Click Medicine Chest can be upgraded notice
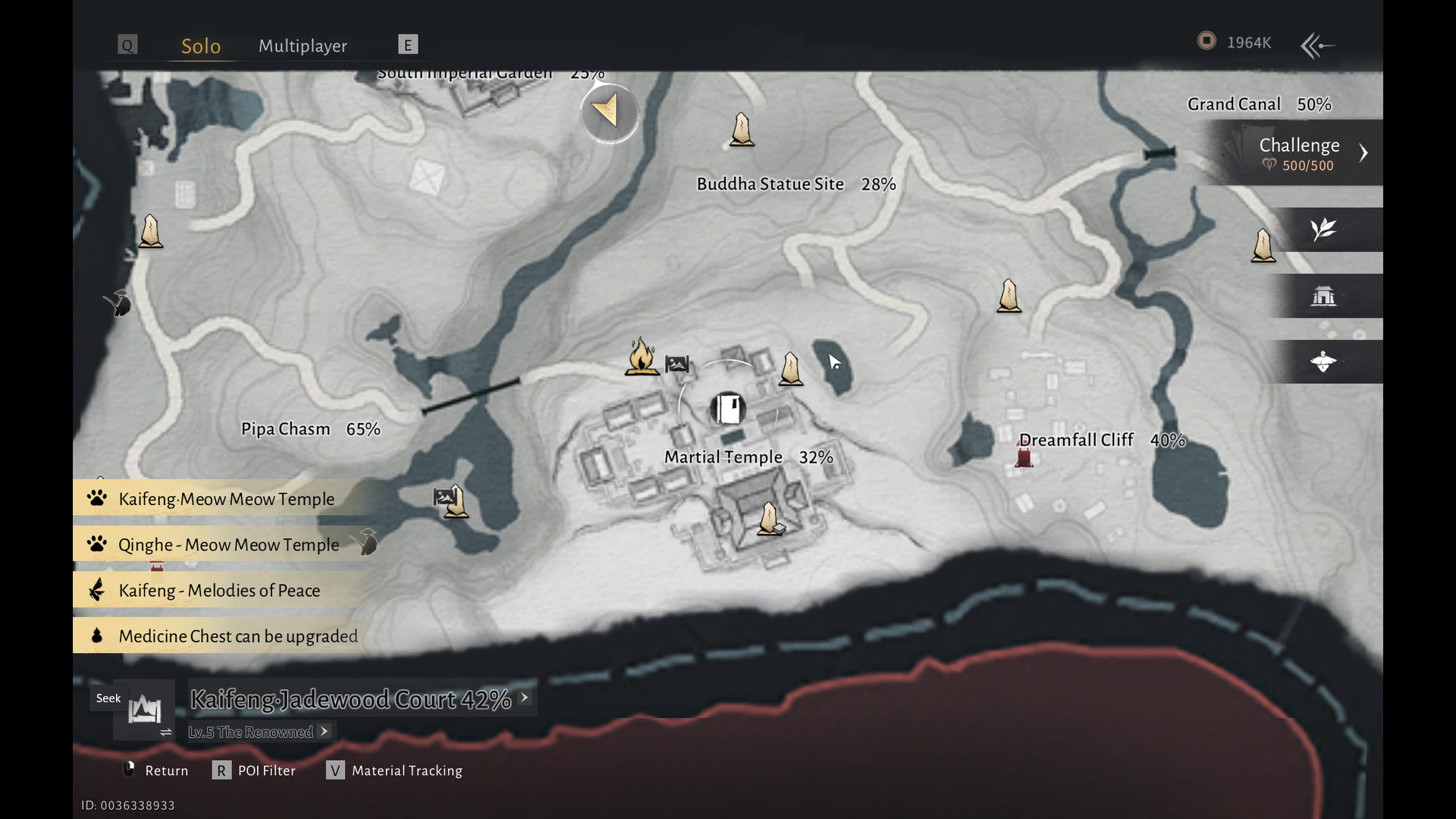This screenshot has width=1456, height=819. coord(237,635)
